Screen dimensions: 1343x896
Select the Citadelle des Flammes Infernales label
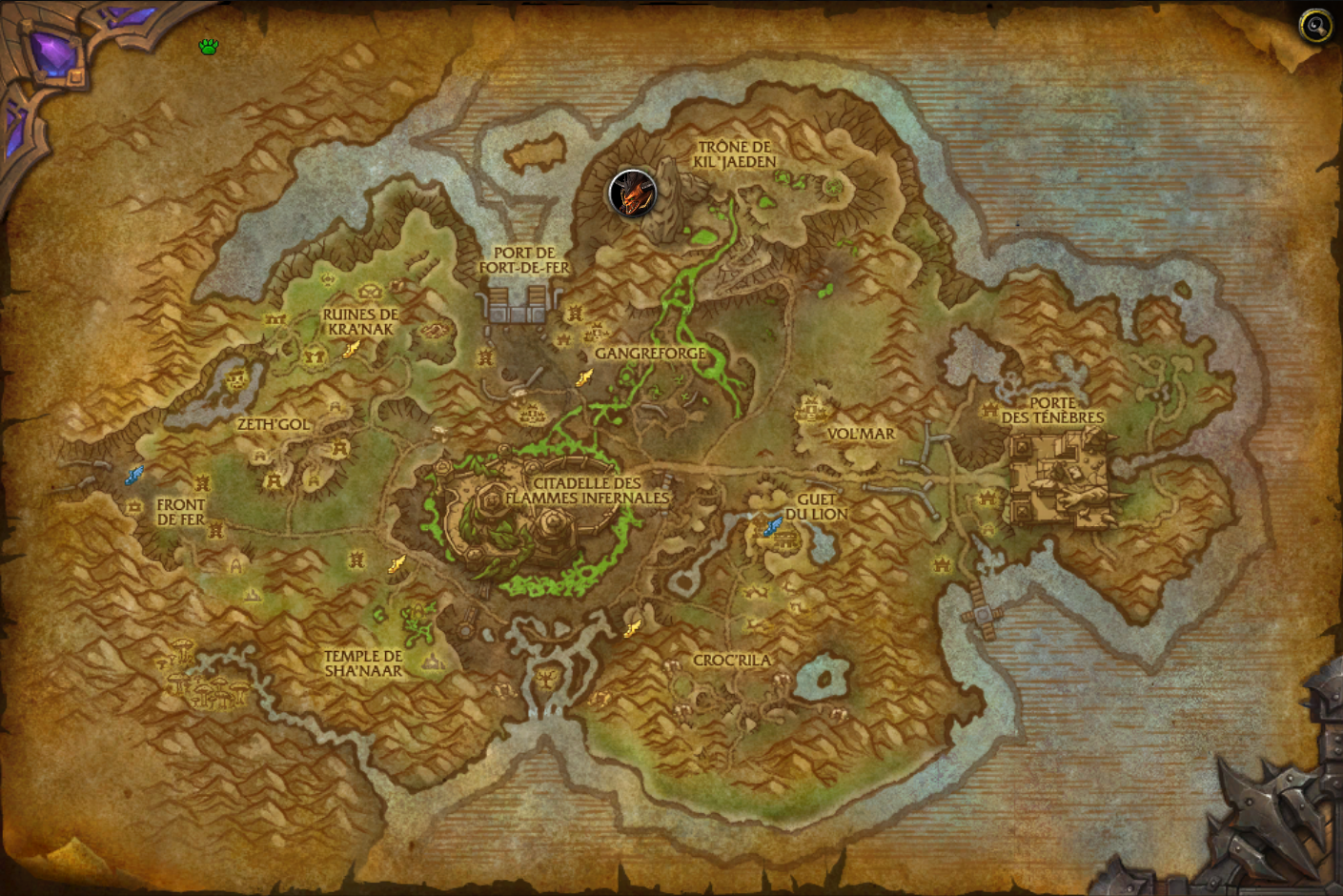[590, 490]
